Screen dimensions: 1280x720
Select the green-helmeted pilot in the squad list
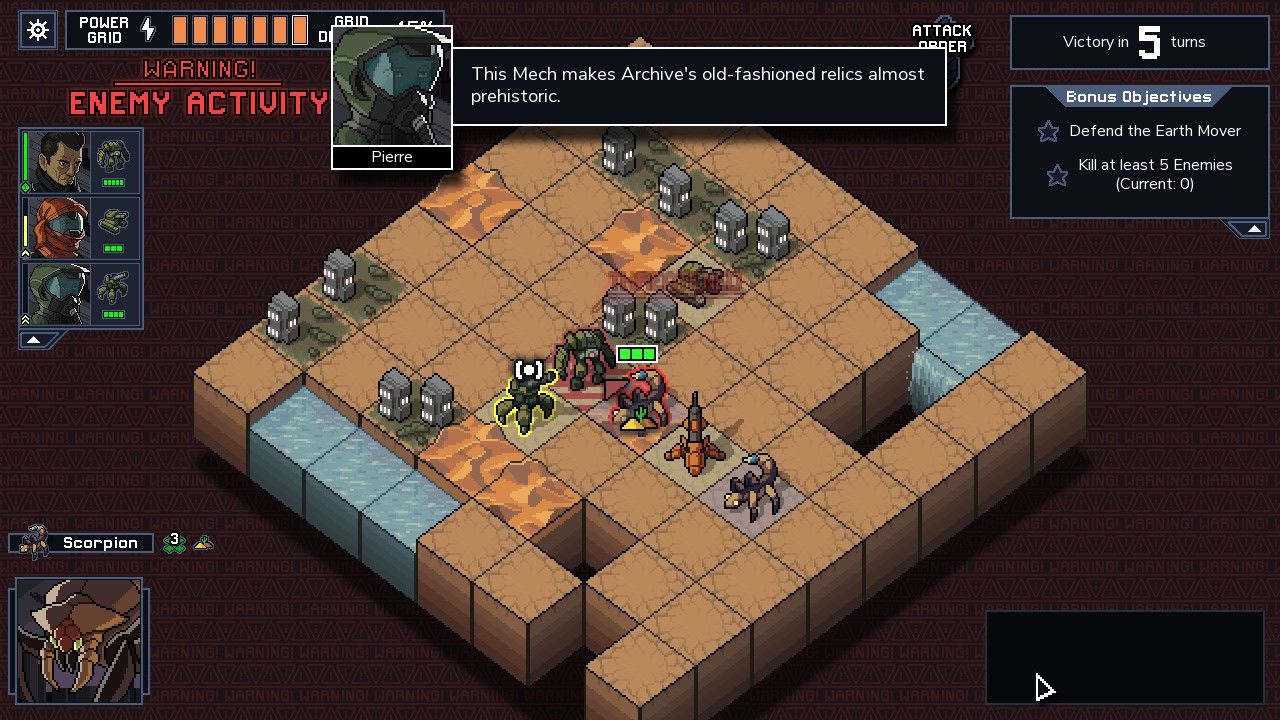coord(58,293)
